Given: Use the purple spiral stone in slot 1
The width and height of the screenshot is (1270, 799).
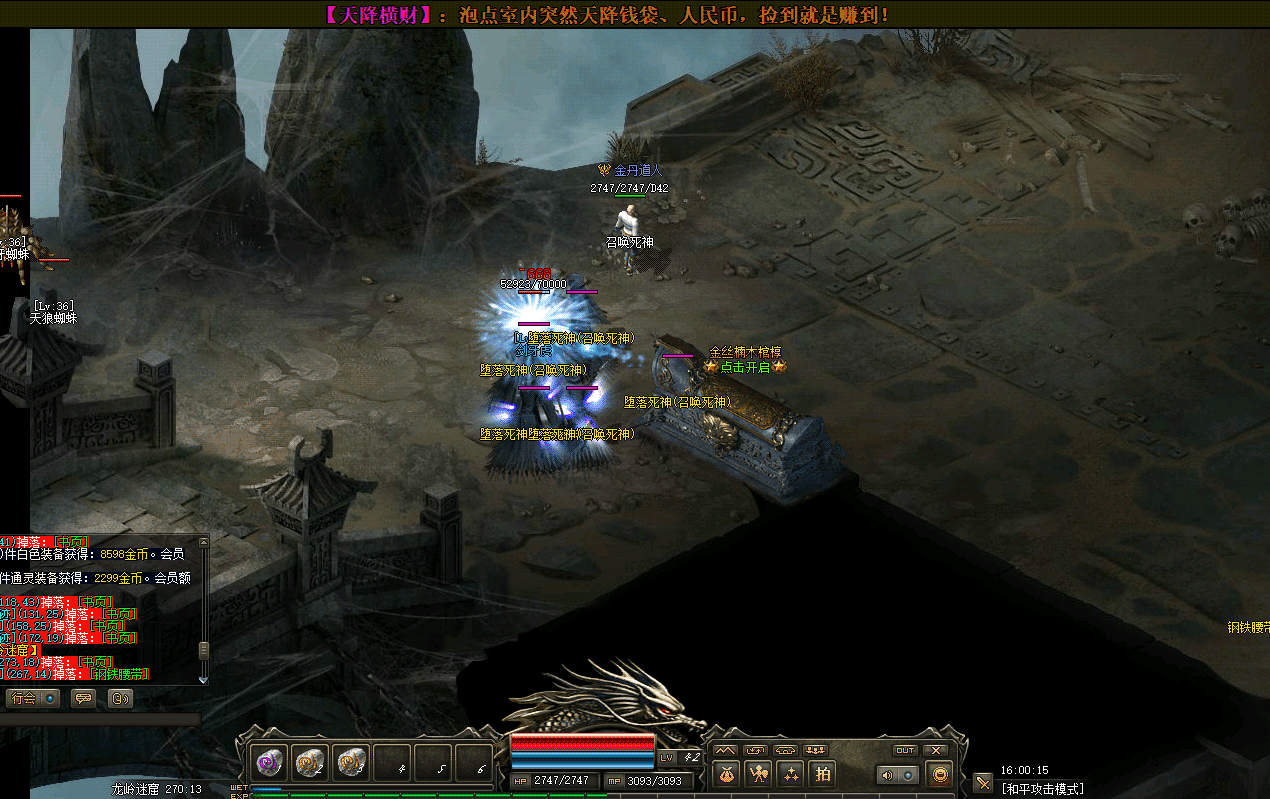Looking at the screenshot, I should [x=270, y=763].
